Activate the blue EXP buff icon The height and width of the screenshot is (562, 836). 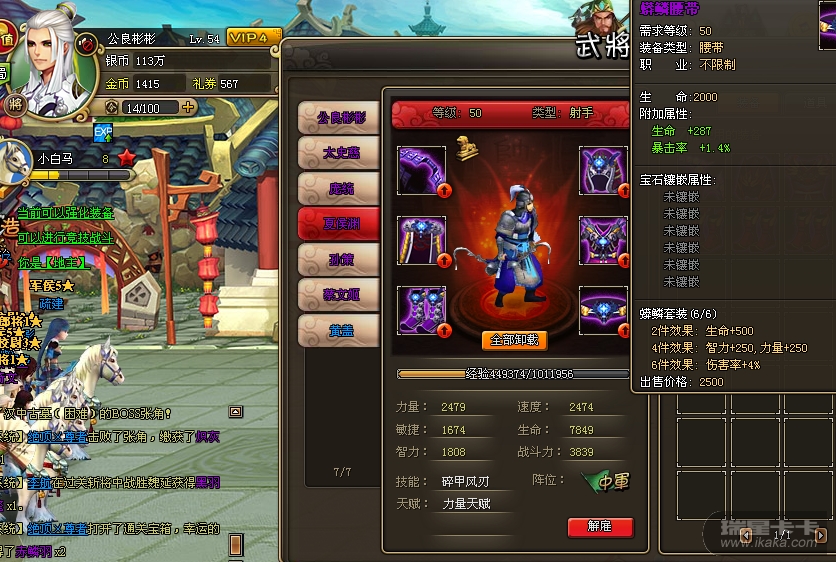(103, 131)
